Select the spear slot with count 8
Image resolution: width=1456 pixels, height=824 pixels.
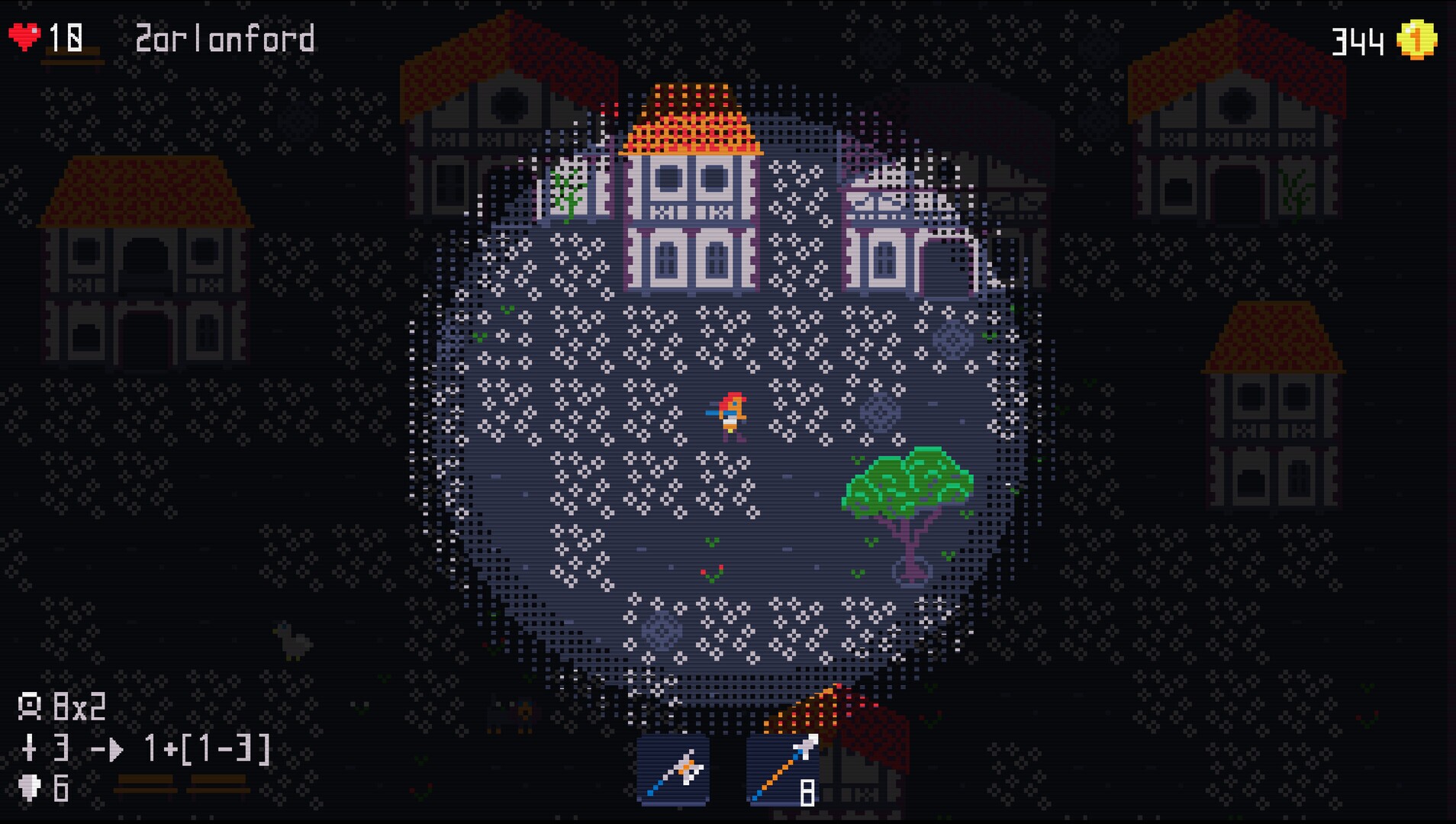(783, 770)
